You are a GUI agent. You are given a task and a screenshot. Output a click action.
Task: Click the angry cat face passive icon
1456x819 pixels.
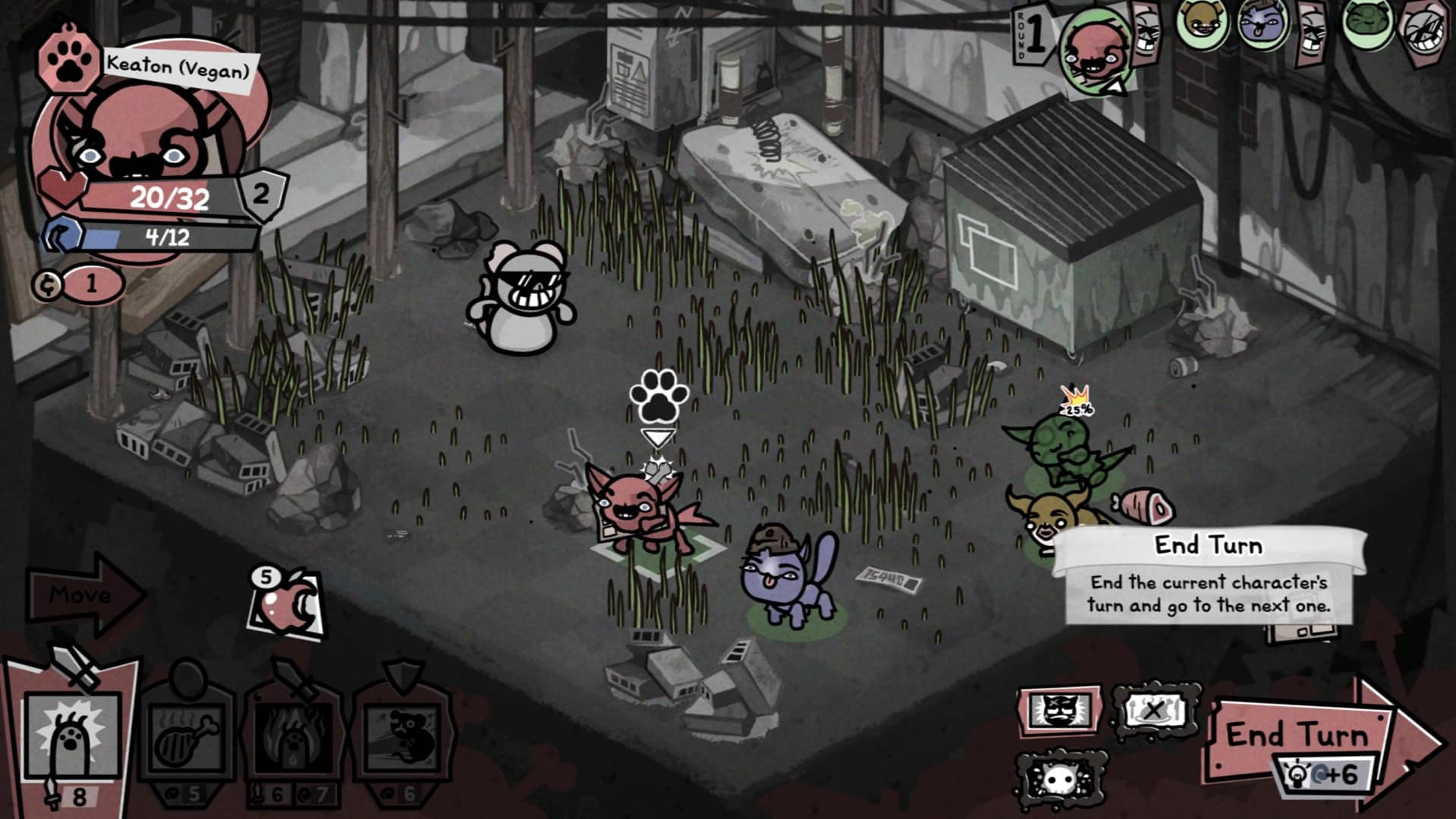1058,711
